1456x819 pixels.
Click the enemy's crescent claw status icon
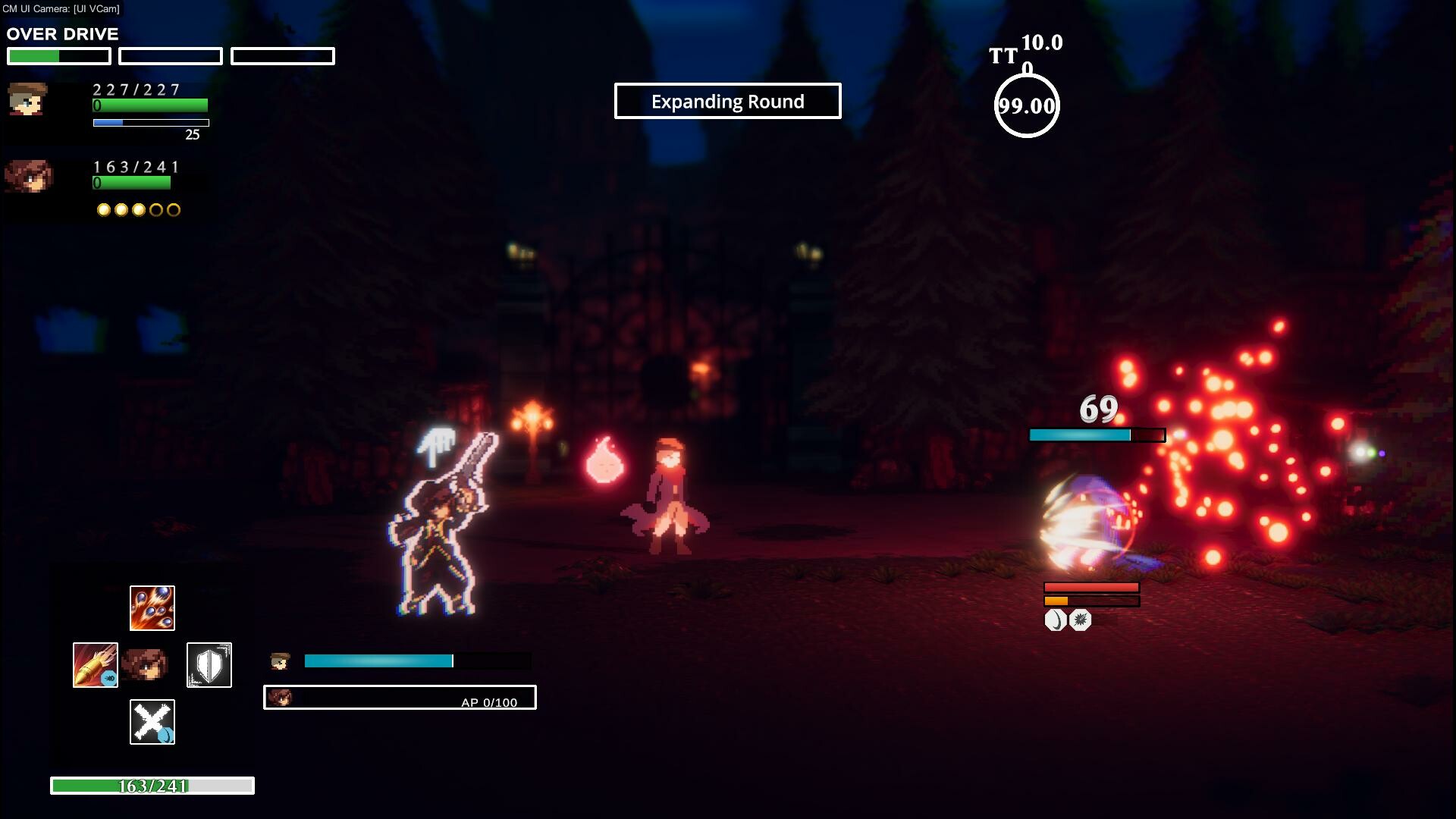1054,620
